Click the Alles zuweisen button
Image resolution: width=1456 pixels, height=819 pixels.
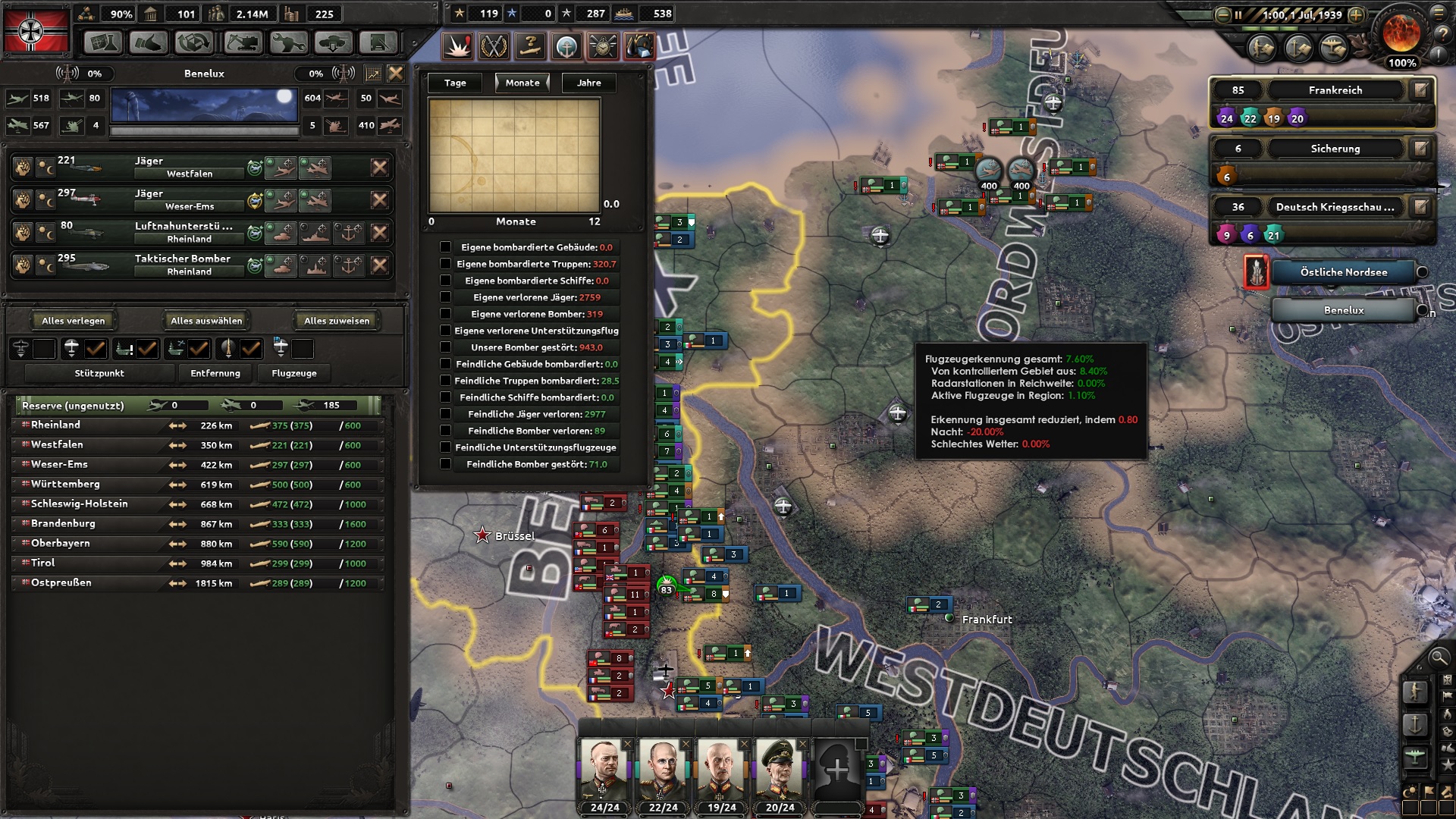pyautogui.click(x=335, y=320)
